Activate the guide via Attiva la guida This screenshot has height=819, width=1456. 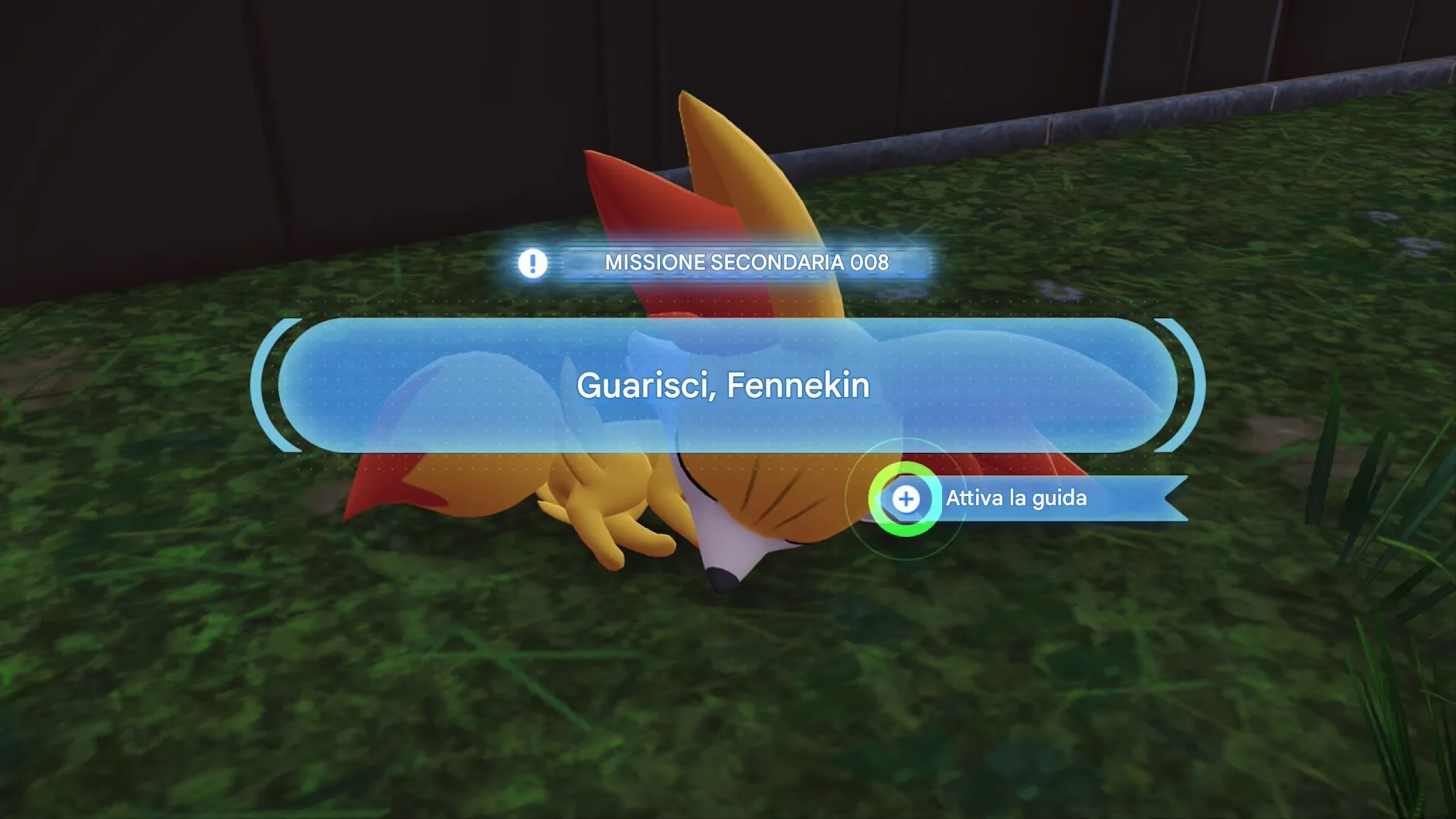pos(906,499)
